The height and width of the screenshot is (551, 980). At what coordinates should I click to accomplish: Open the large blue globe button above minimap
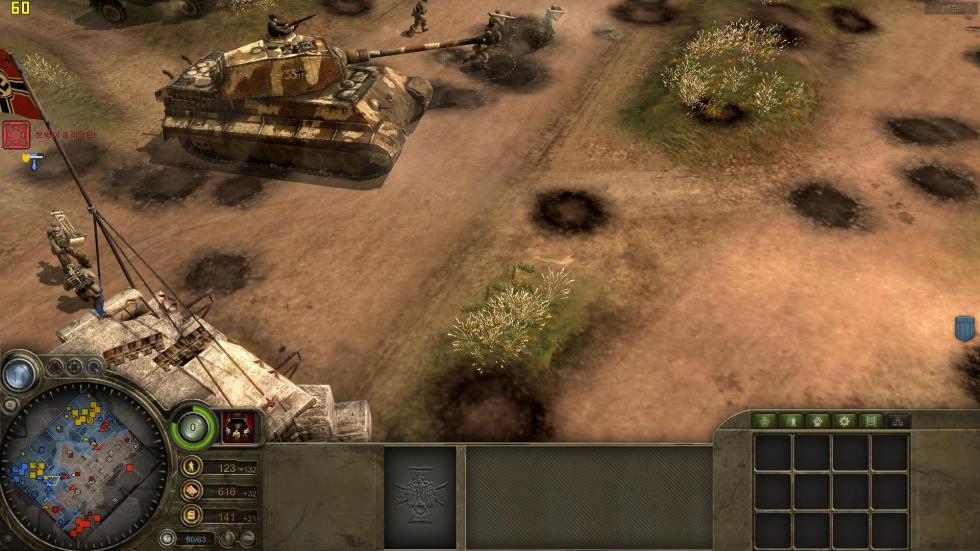pos(18,373)
